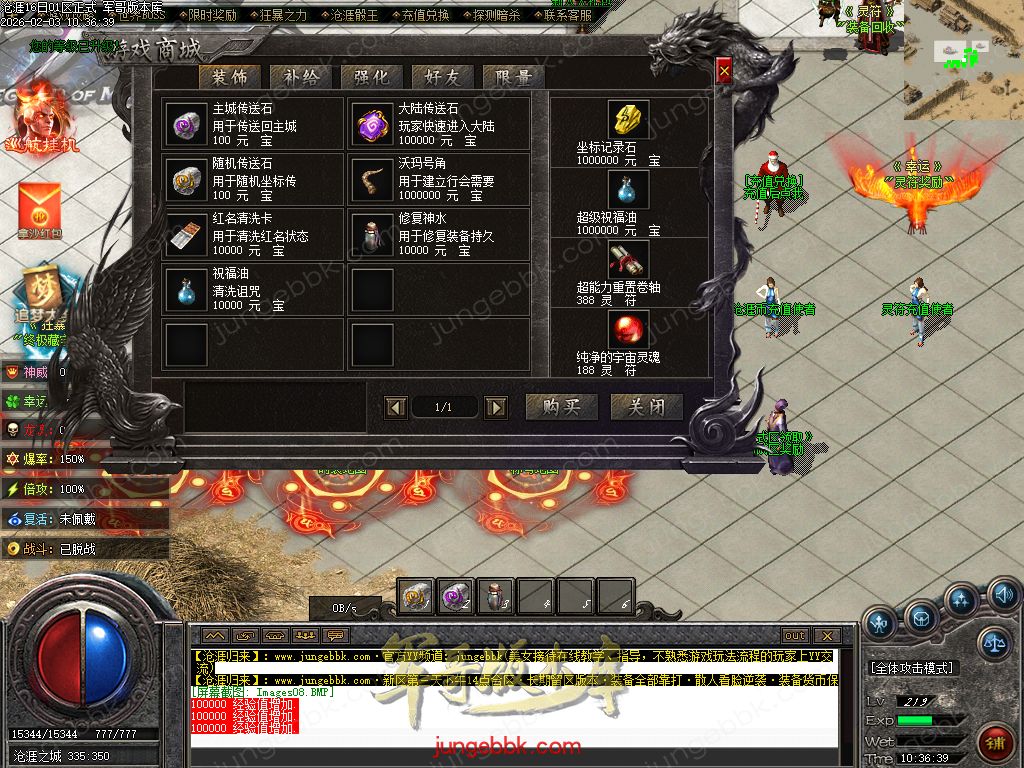Viewport: 1024px width, 768px height.
Task: Pick the 坐标记录石 limited item
Action: coord(628,120)
